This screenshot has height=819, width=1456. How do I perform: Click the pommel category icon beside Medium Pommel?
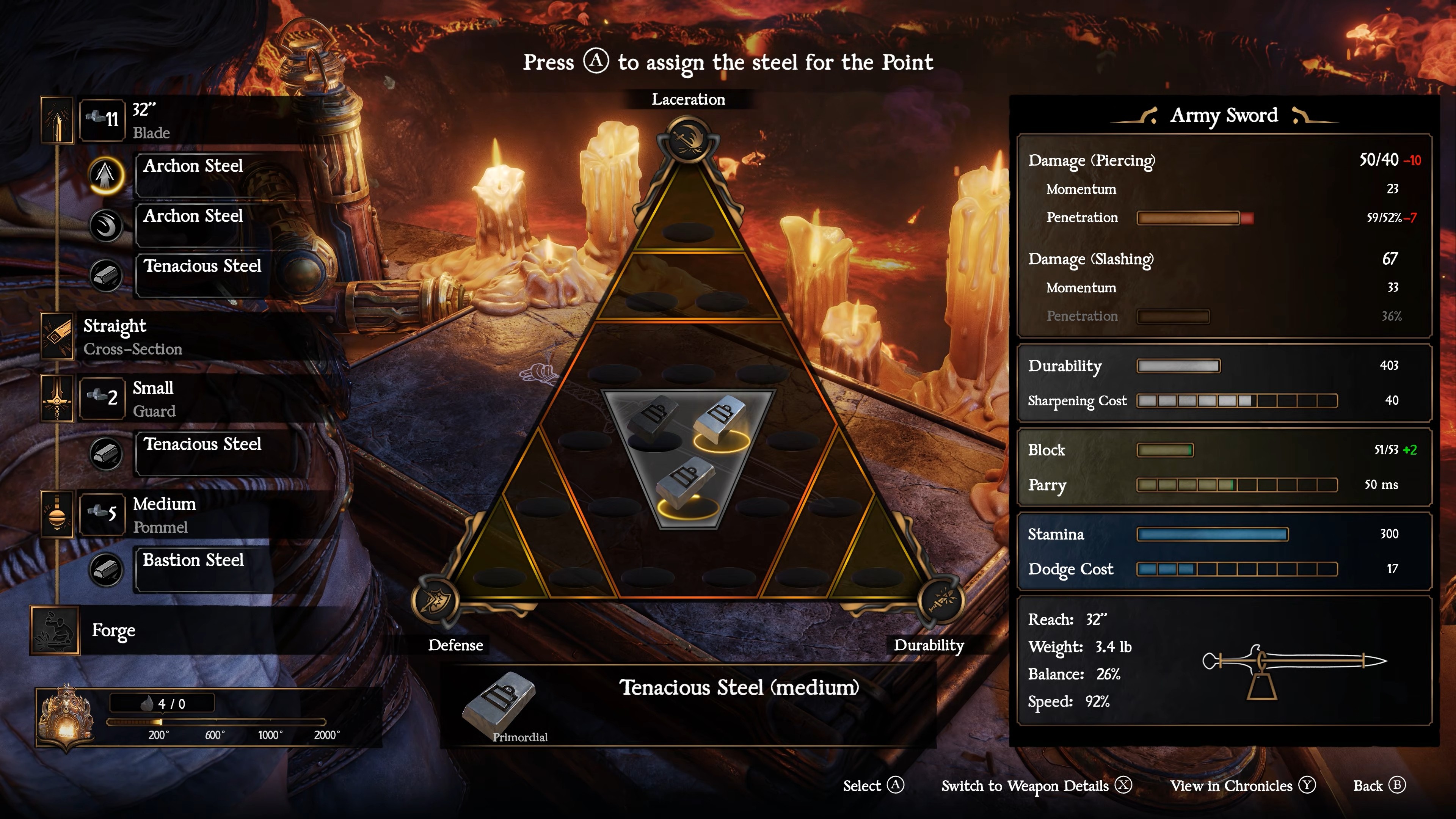tap(57, 515)
